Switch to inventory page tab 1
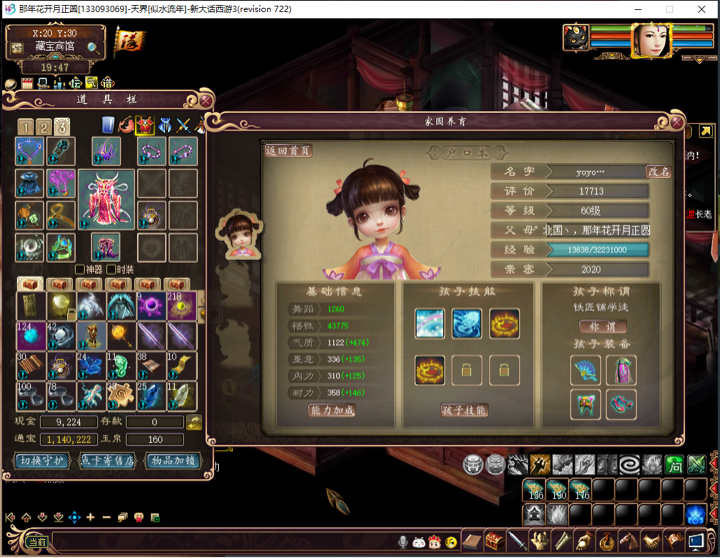 25,127
